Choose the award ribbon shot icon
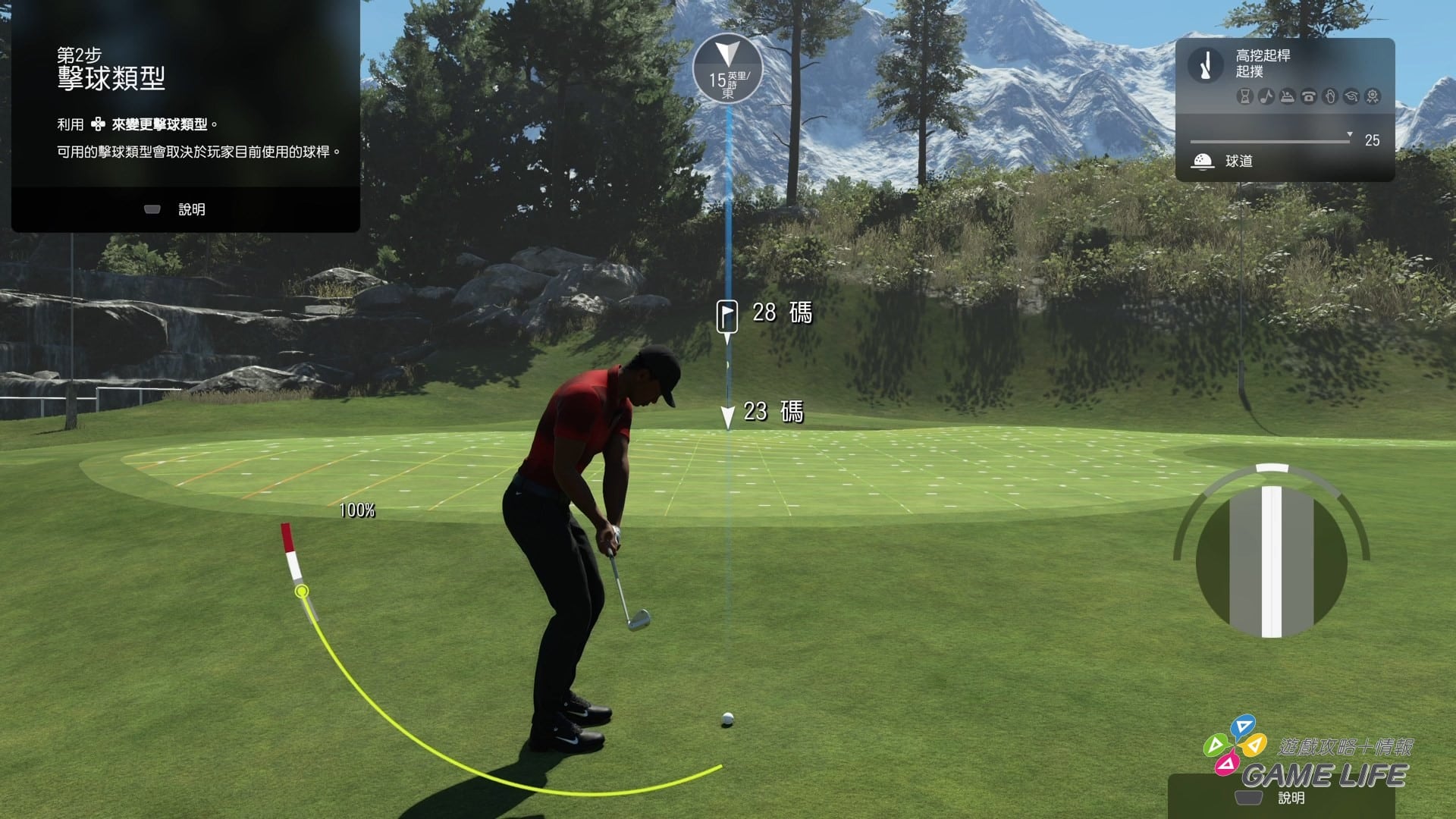The width and height of the screenshot is (1456, 819). (x=1372, y=96)
